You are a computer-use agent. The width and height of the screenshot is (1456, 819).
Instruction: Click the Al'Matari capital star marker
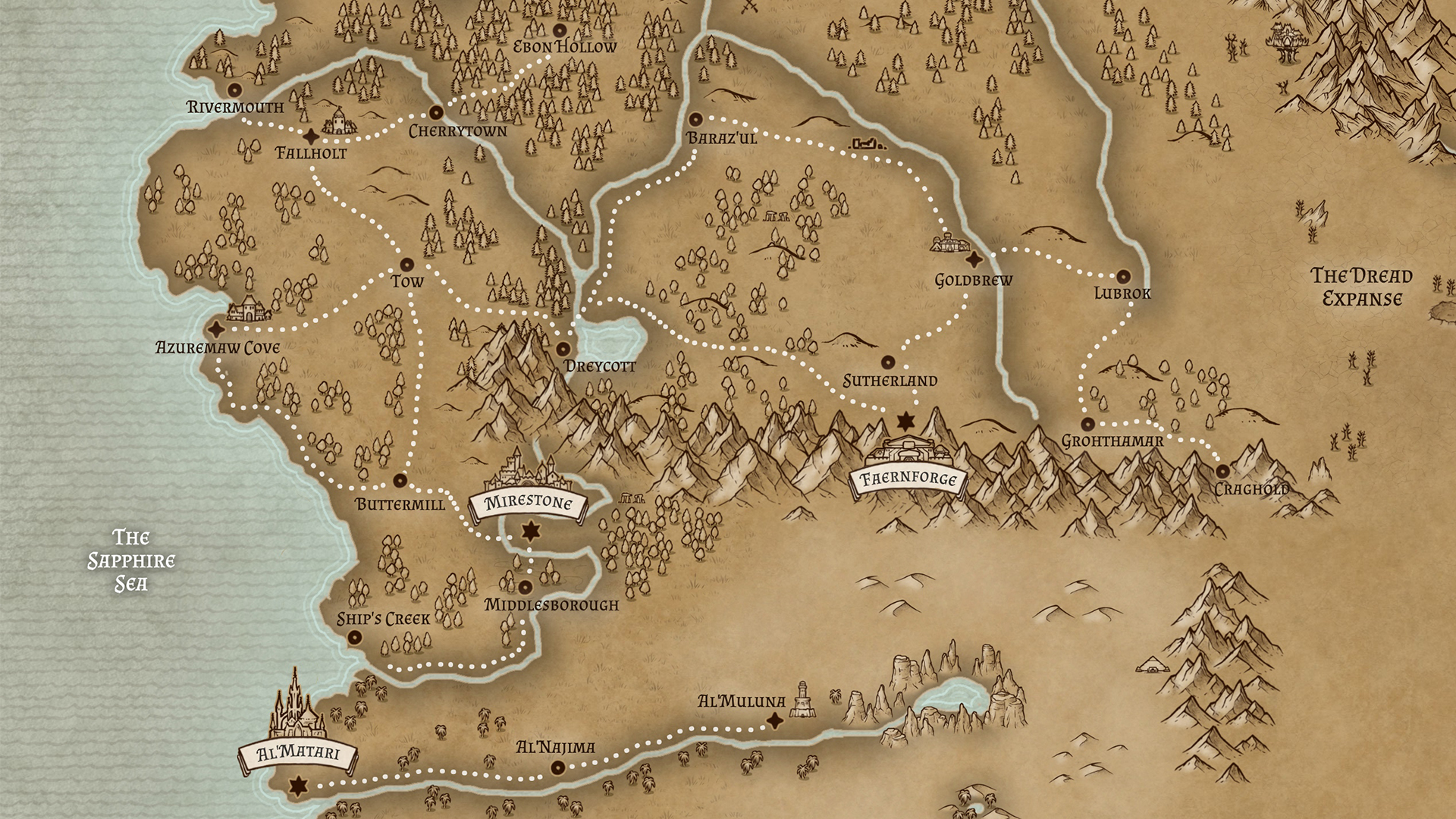coord(299,786)
